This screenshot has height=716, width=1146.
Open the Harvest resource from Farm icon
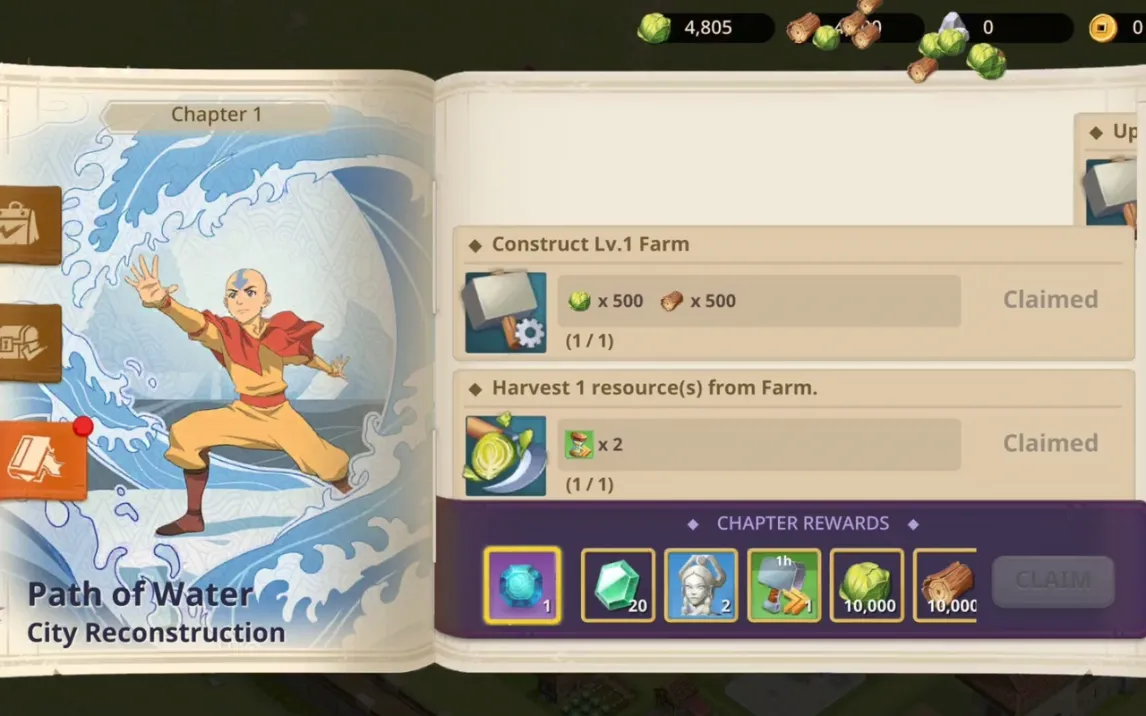506,456
